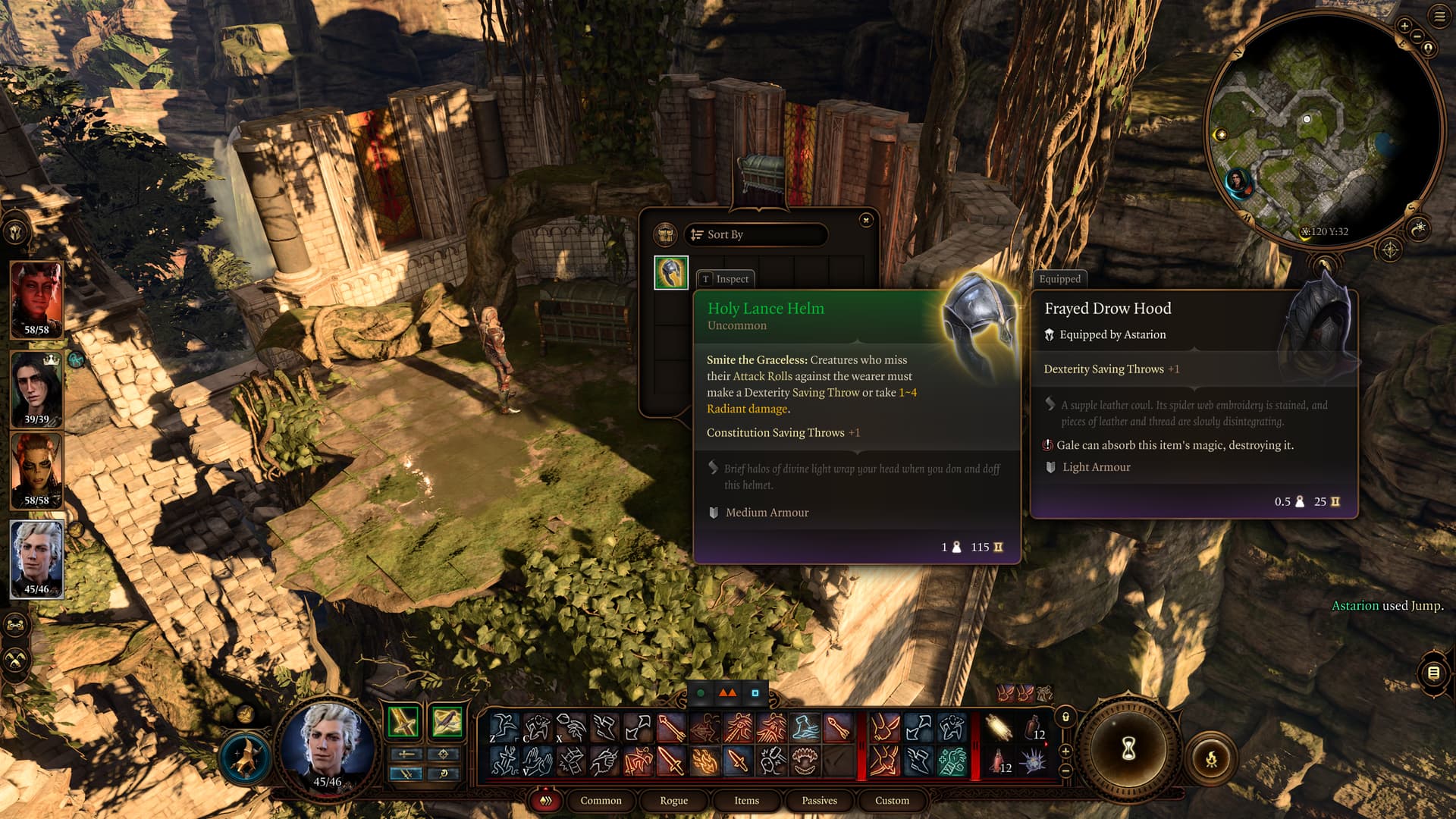Click the hourglass end turn button
Image resolution: width=1456 pixels, height=819 pixels.
pyautogui.click(x=1128, y=749)
